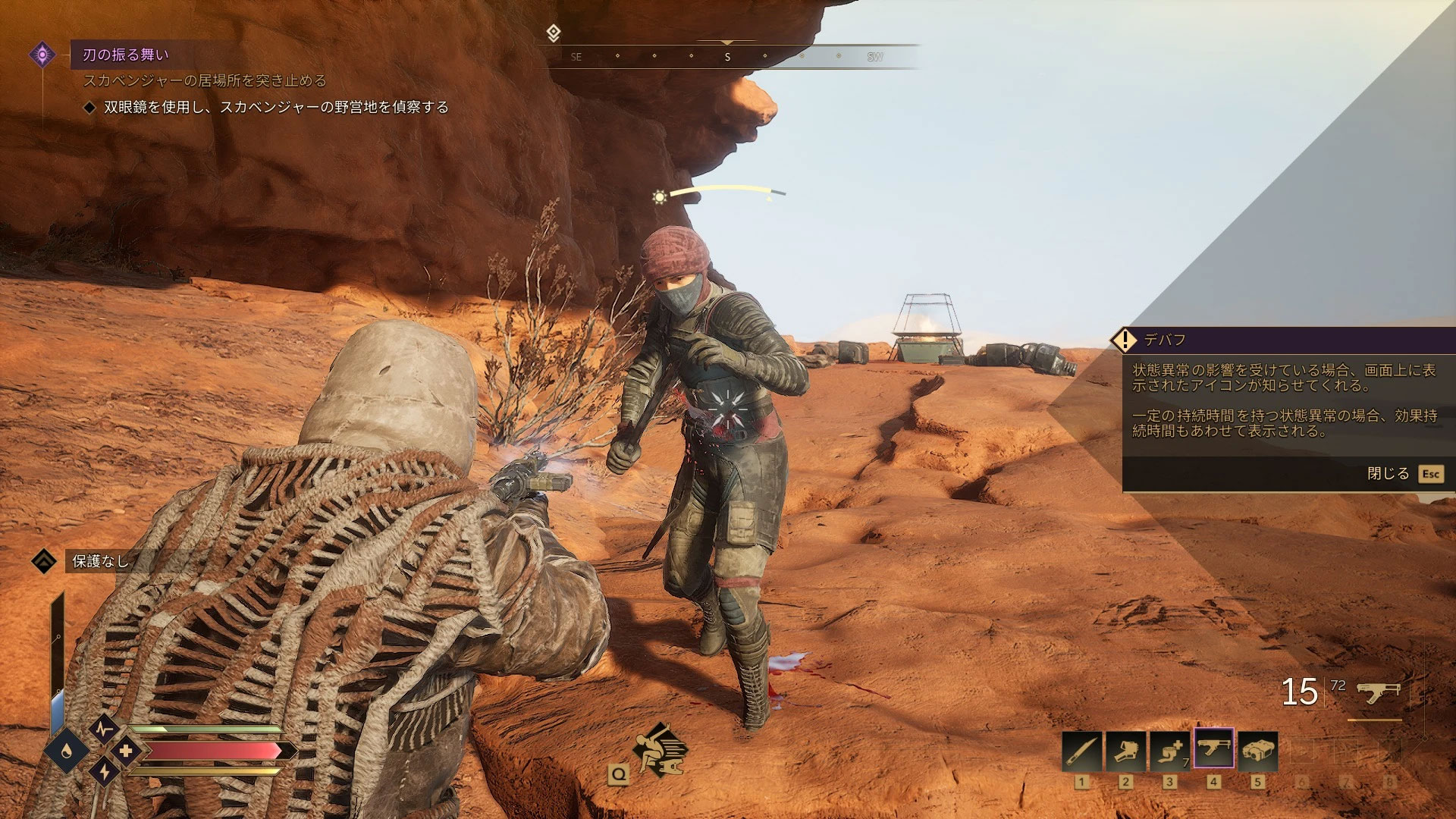Open the 刃の振る舞い quest tracker title
This screenshot has height=819, width=1456.
tap(126, 55)
